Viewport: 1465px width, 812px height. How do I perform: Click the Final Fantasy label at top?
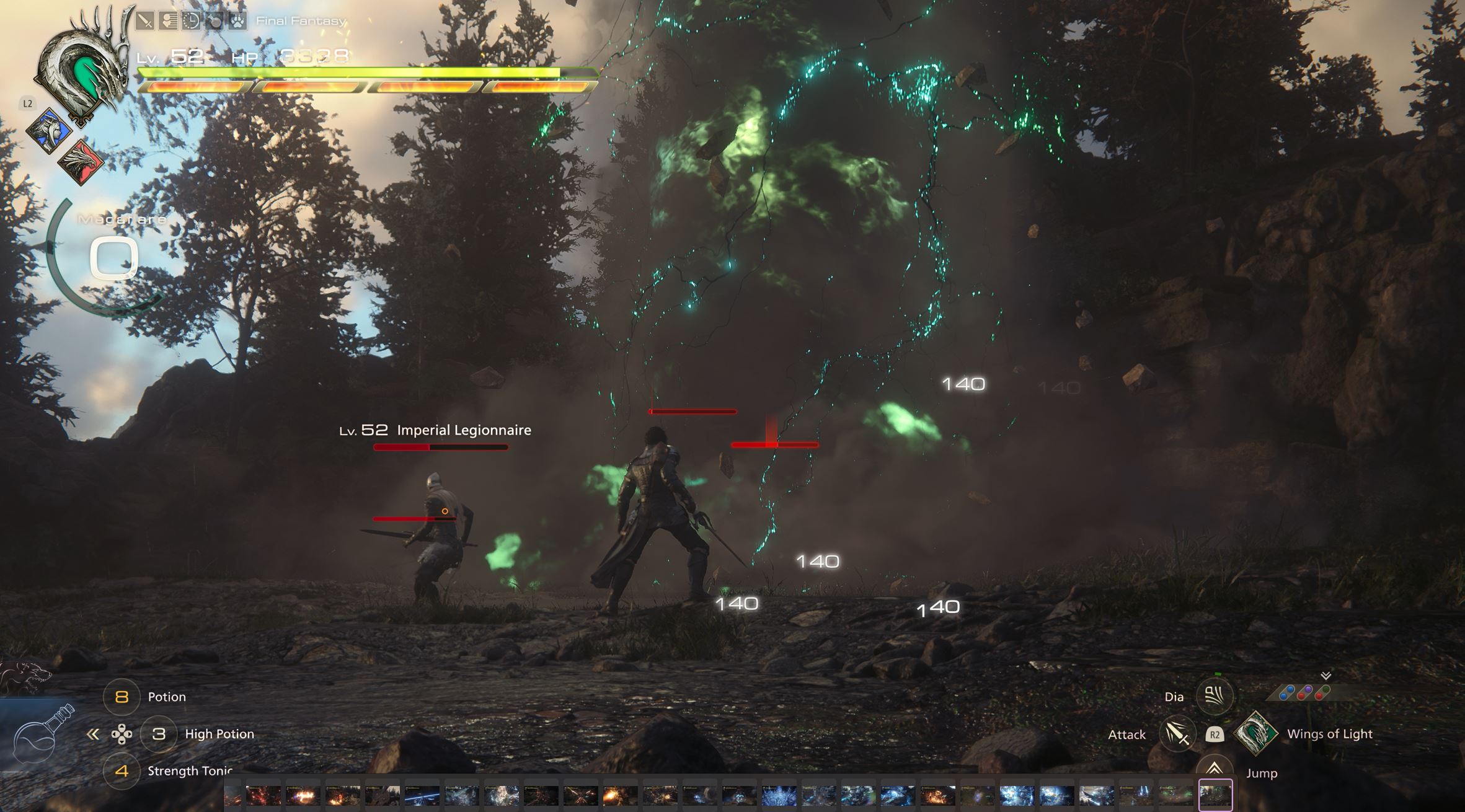pyautogui.click(x=301, y=20)
